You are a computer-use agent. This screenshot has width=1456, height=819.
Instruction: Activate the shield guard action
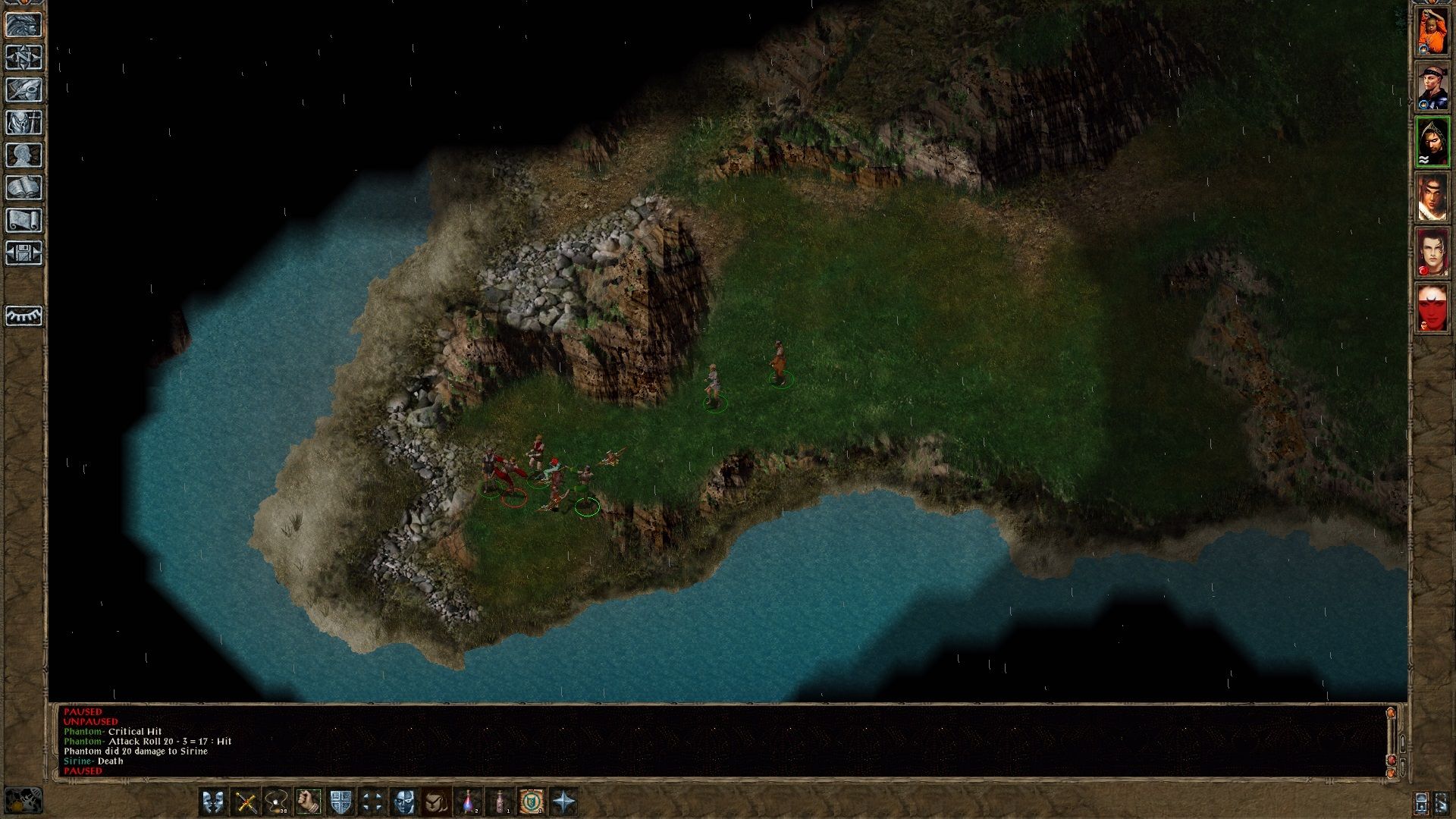click(x=340, y=802)
